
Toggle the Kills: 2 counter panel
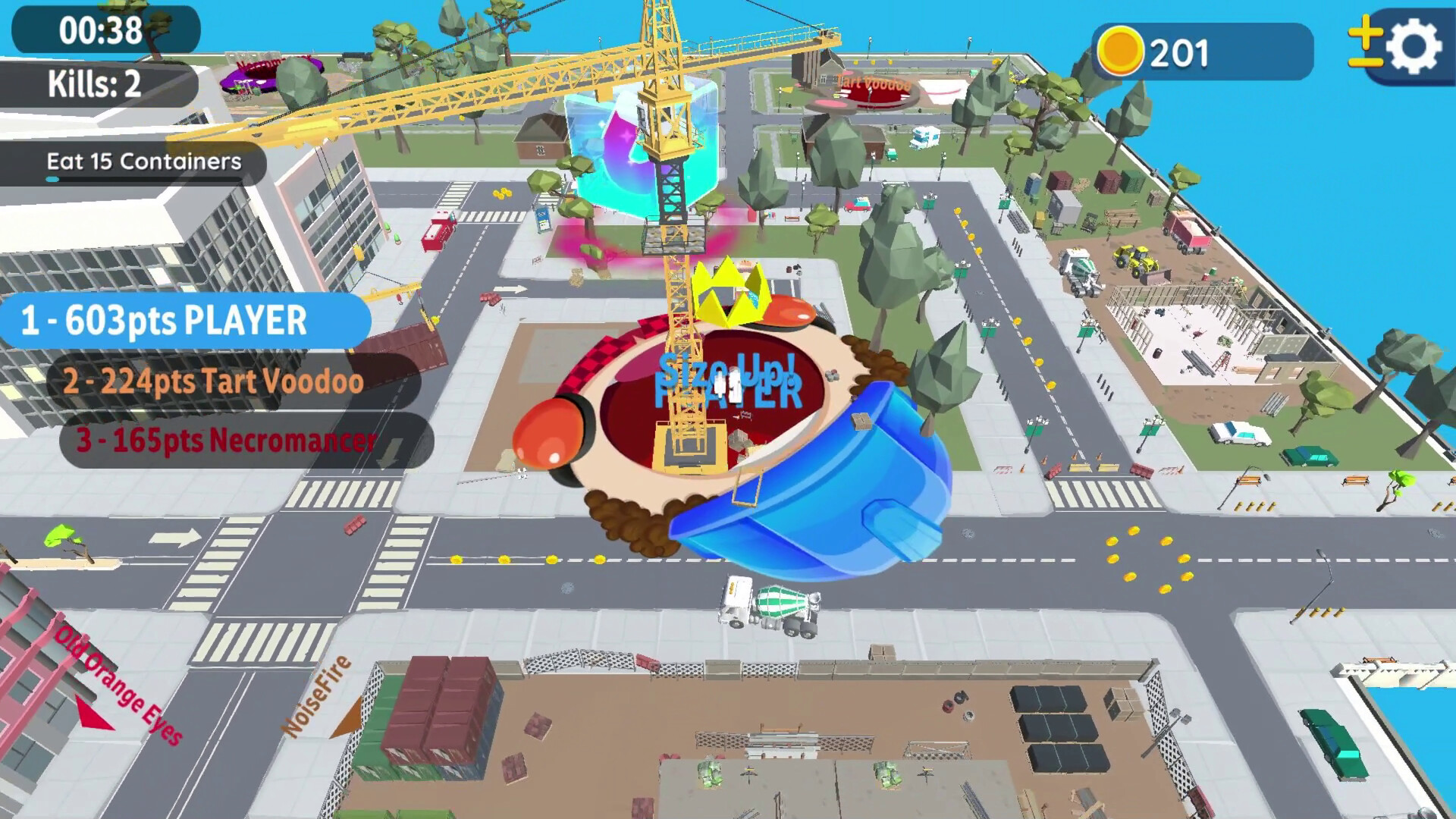96,85
